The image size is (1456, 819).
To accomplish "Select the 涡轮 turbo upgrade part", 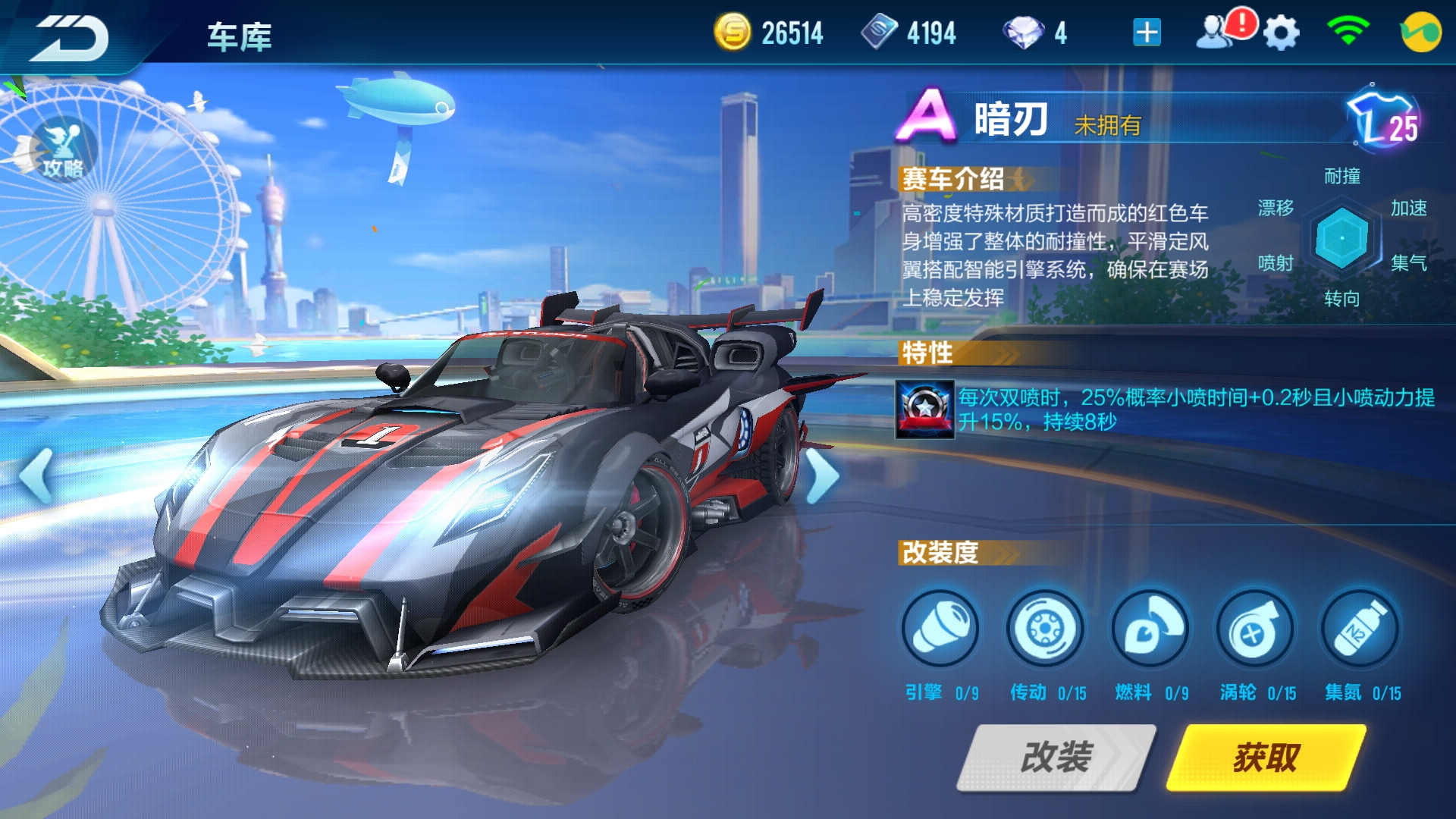I will tap(1255, 629).
